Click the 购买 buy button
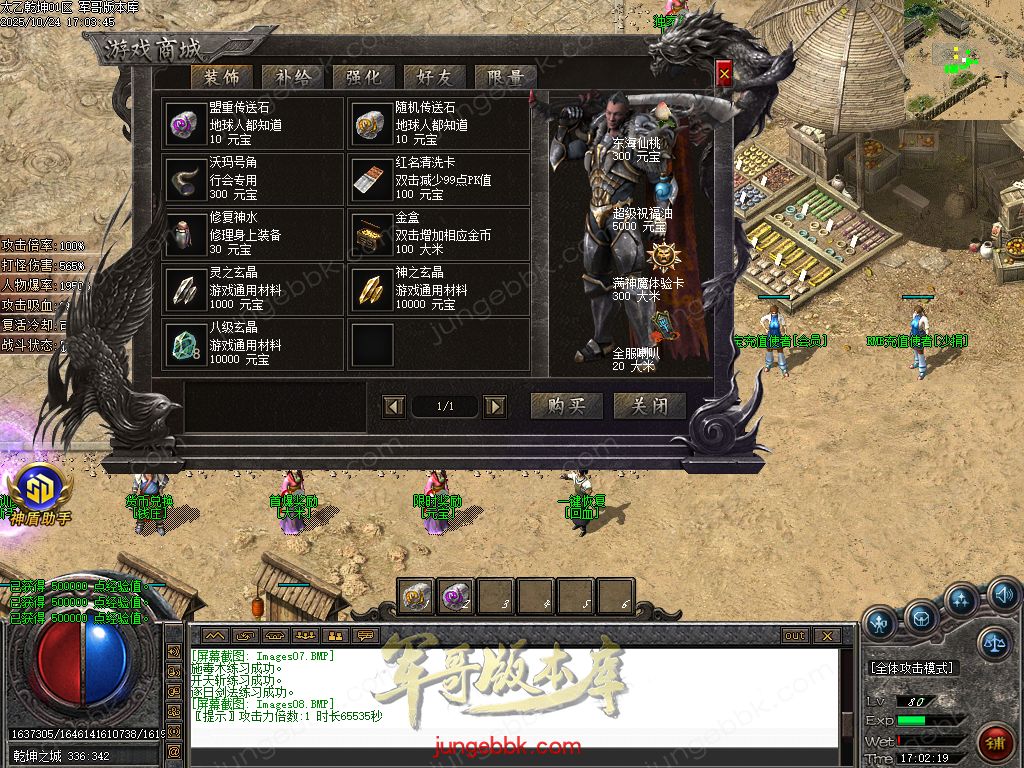Viewport: 1024px width, 768px height. (566, 406)
